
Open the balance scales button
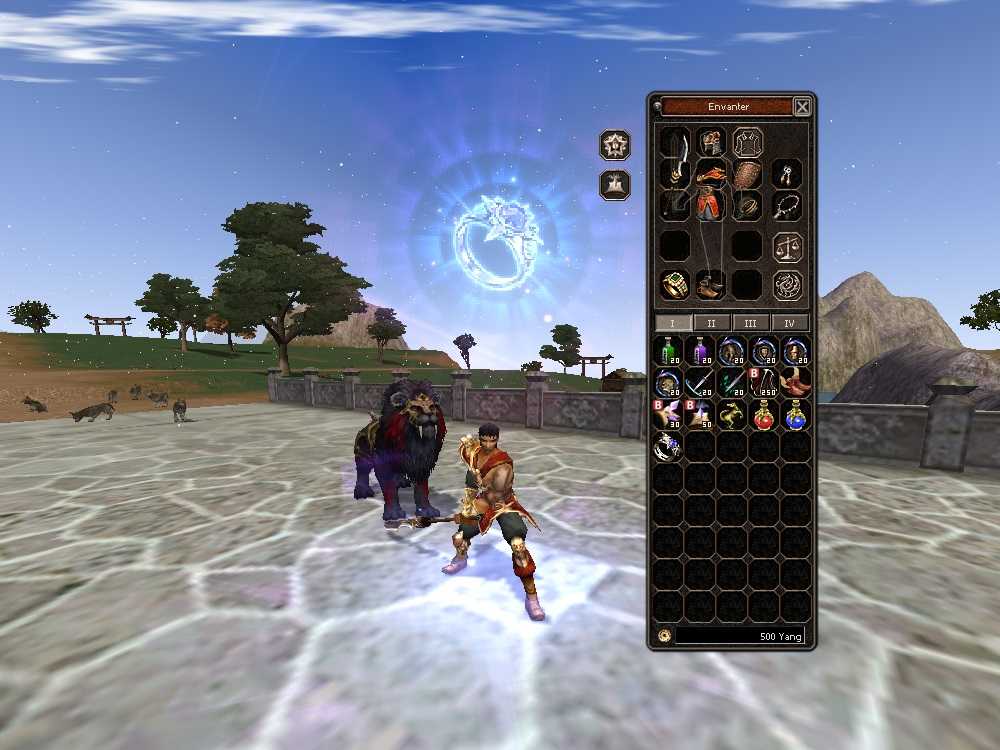point(788,246)
